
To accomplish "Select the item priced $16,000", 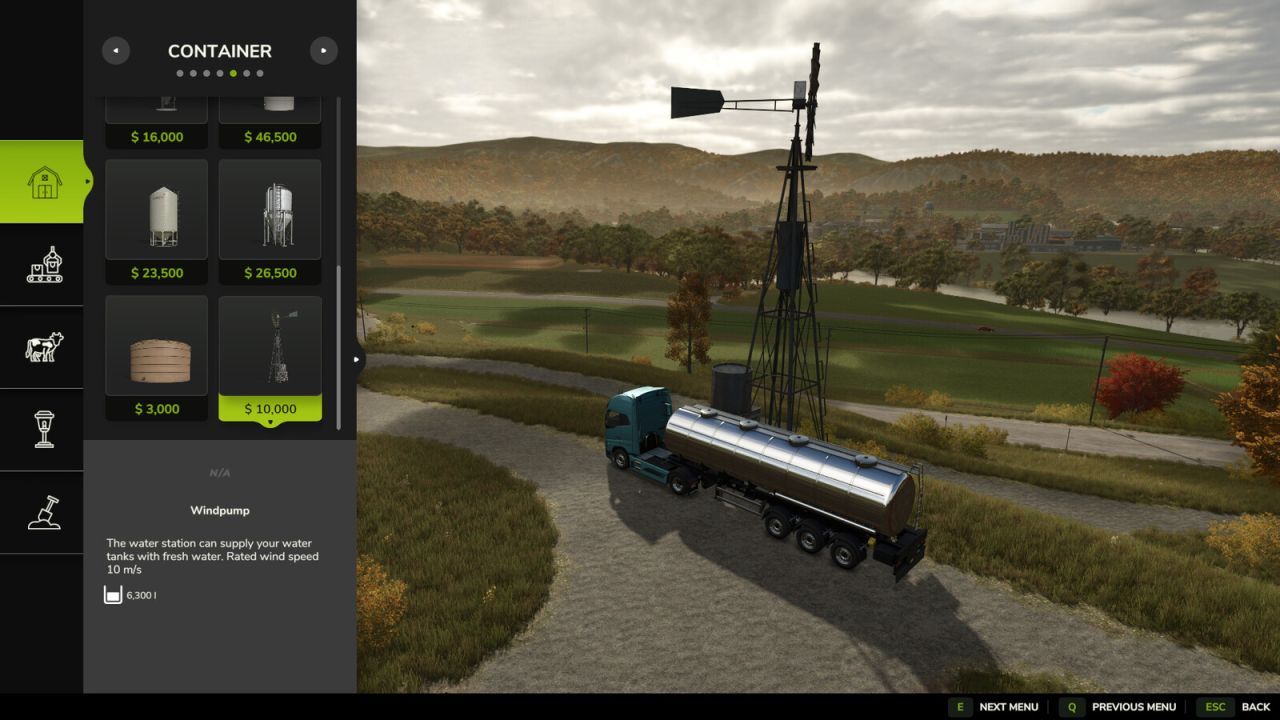I will pos(157,112).
